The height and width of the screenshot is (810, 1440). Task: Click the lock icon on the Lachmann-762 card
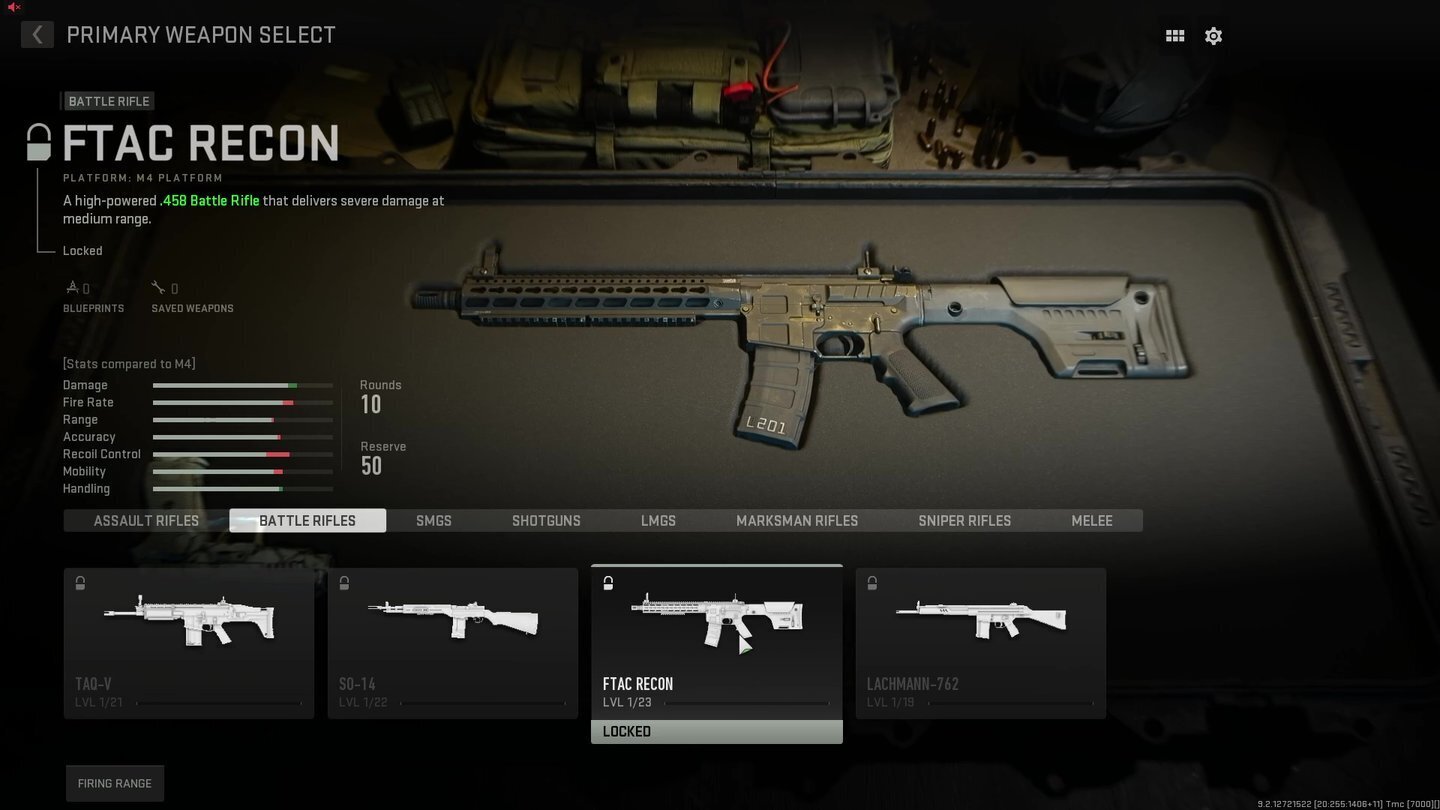click(872, 582)
